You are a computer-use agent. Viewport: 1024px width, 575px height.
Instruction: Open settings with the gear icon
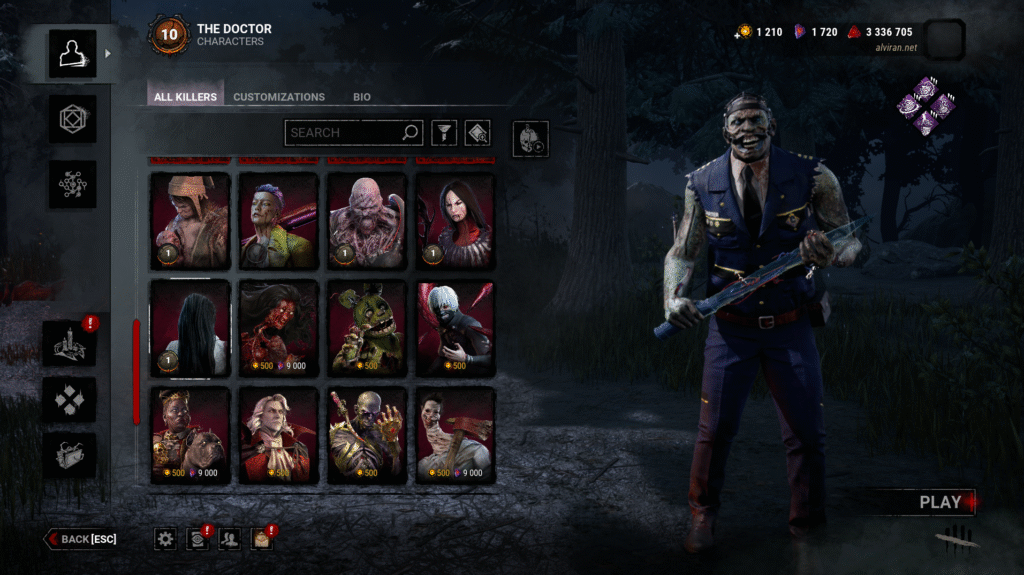(166, 539)
